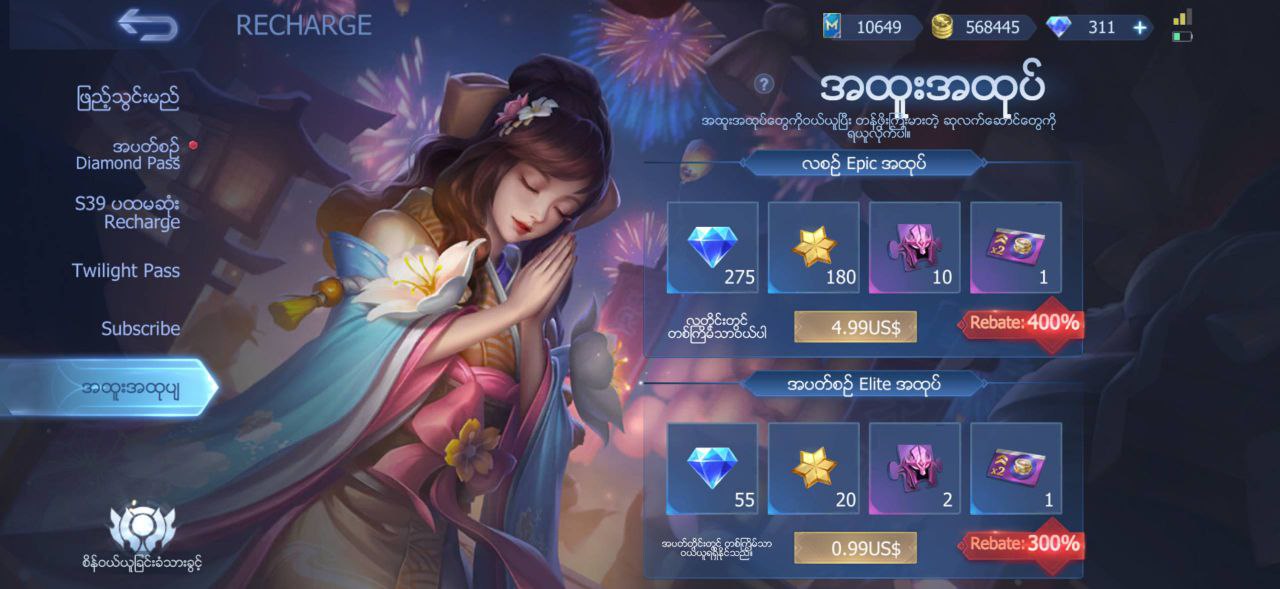Inspect the 20 star reward tile
The width and height of the screenshot is (1280, 589).
[x=814, y=469]
